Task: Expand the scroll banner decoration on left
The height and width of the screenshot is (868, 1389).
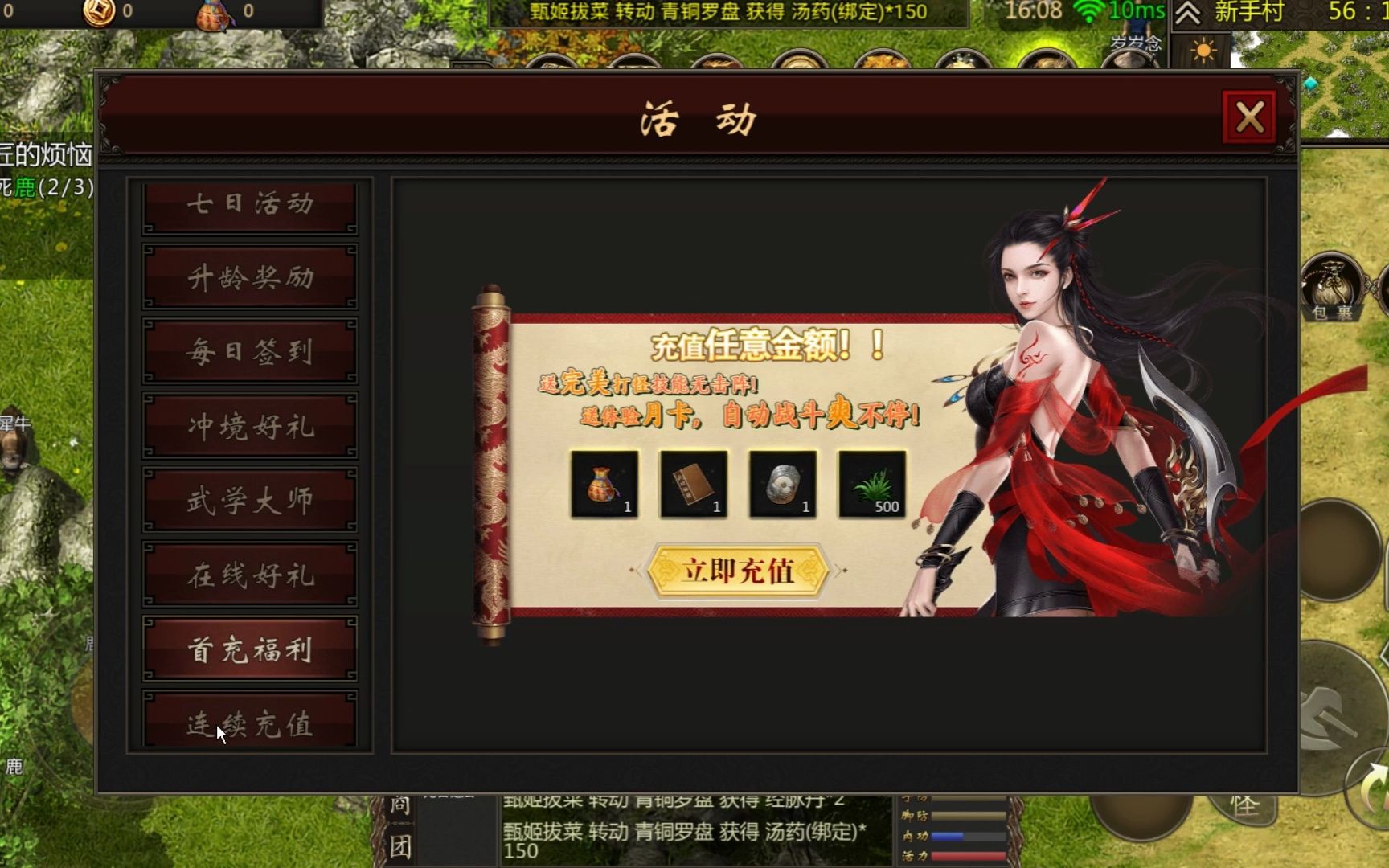Action: click(x=489, y=462)
